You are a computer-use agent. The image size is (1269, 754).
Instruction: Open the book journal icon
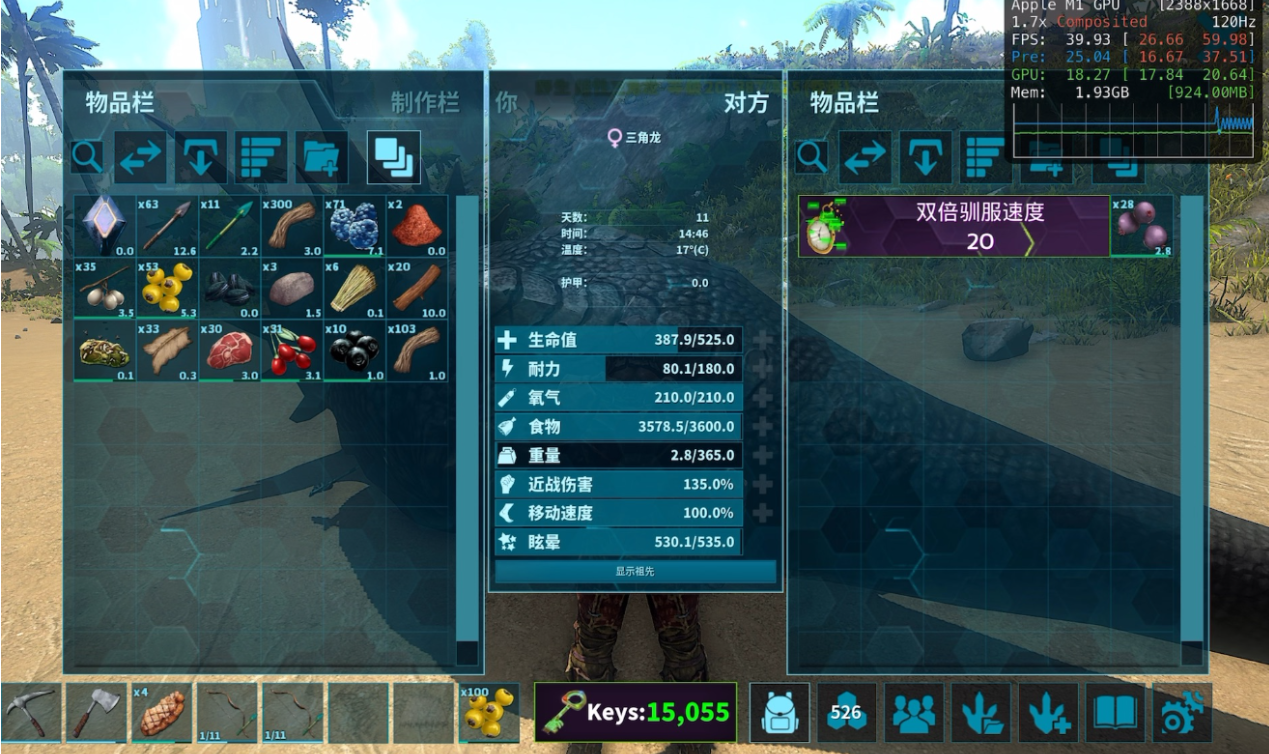1115,713
